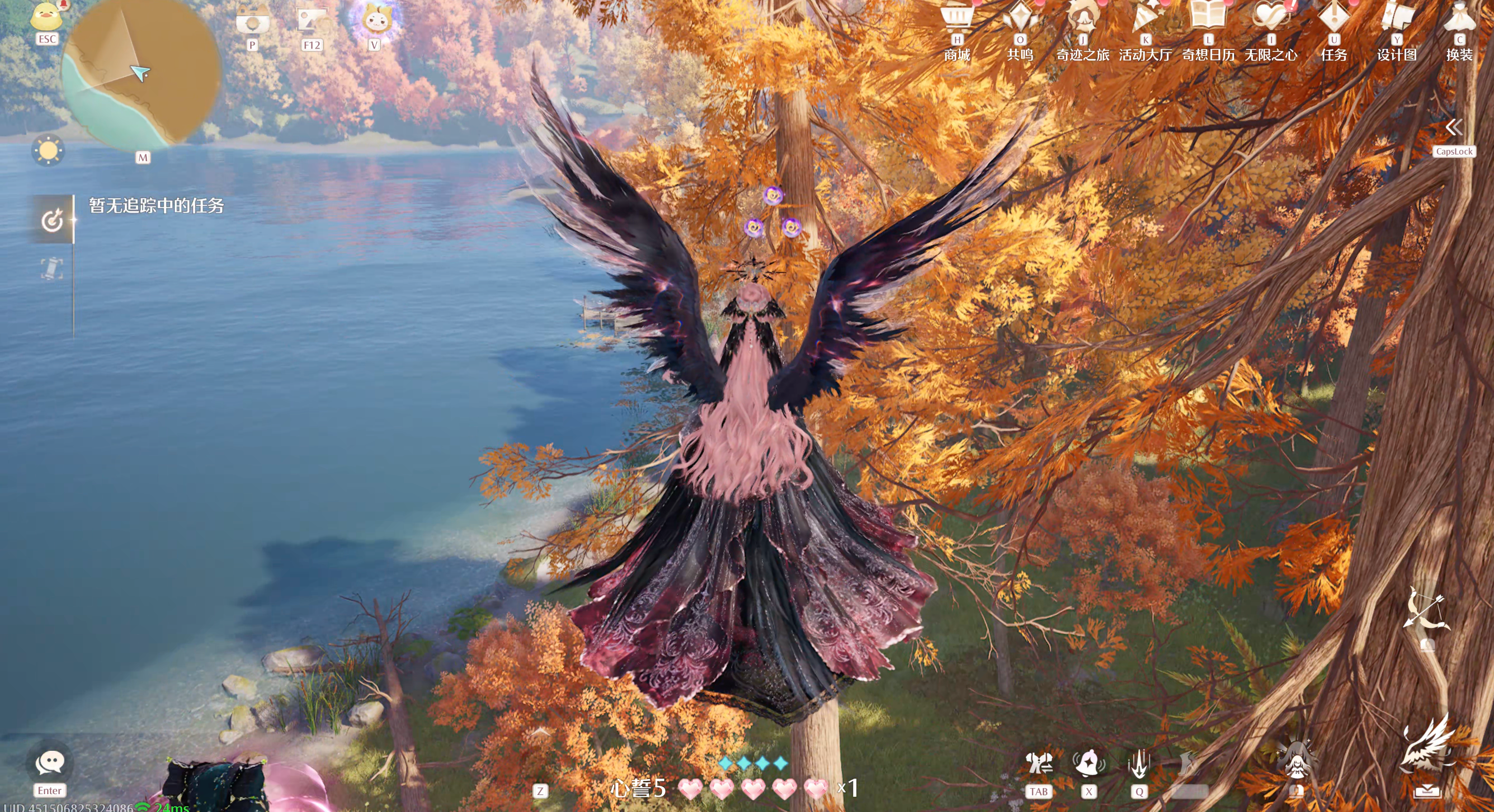Collapse the top menu with double-arrow
Image resolution: width=1494 pixels, height=812 pixels.
(x=1454, y=127)
